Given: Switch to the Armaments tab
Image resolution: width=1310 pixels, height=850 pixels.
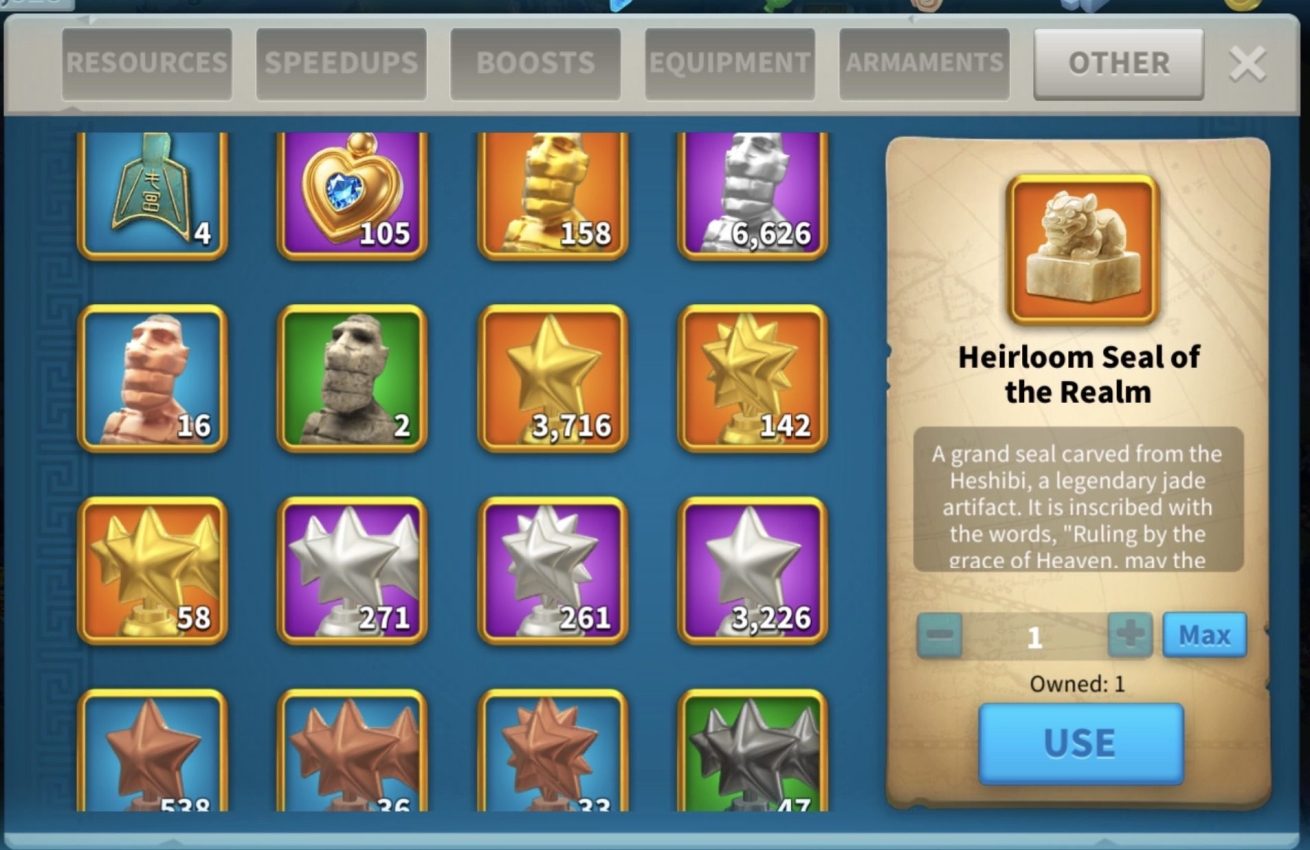Looking at the screenshot, I should (x=924, y=63).
